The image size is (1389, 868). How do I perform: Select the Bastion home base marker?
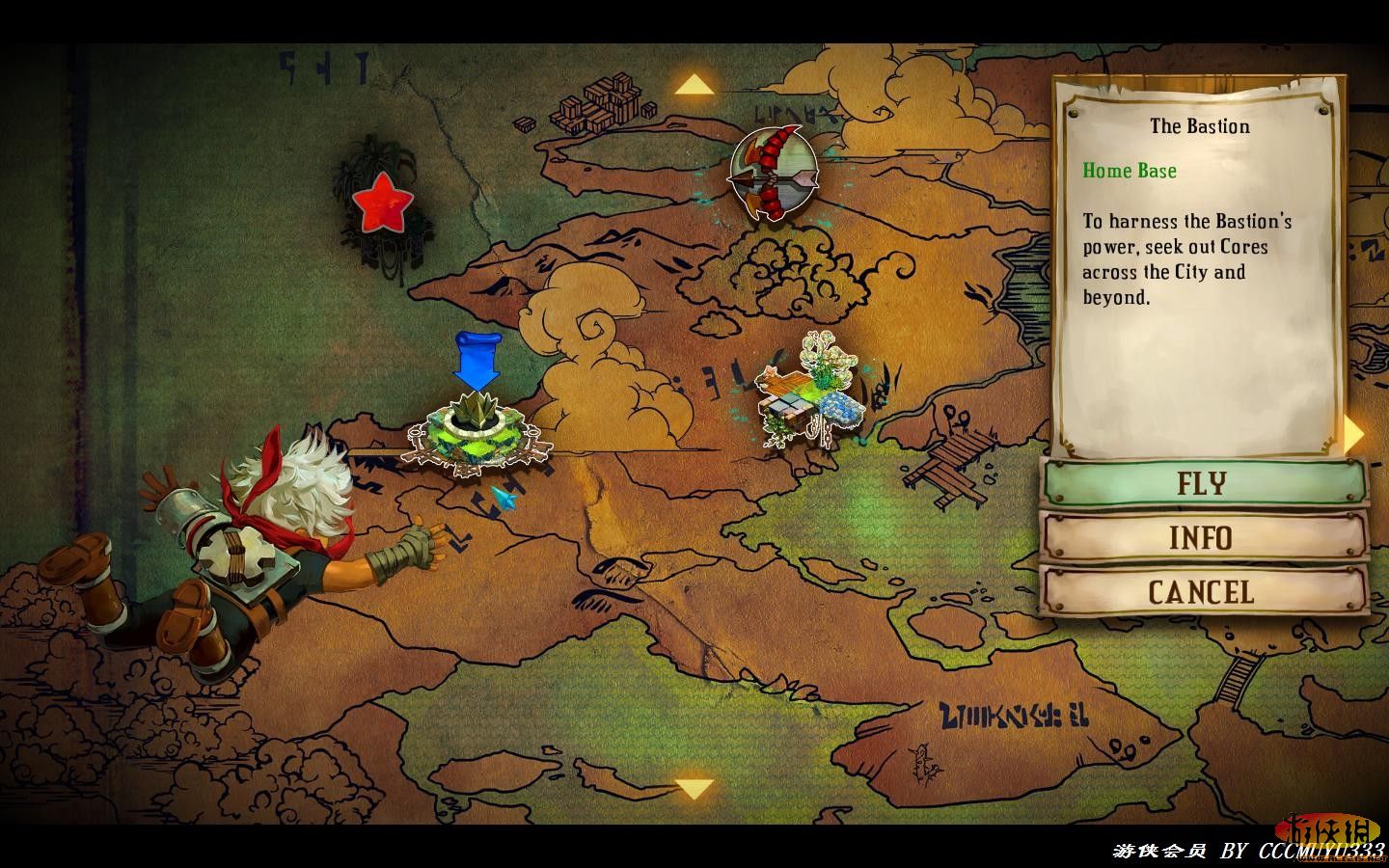(x=476, y=434)
